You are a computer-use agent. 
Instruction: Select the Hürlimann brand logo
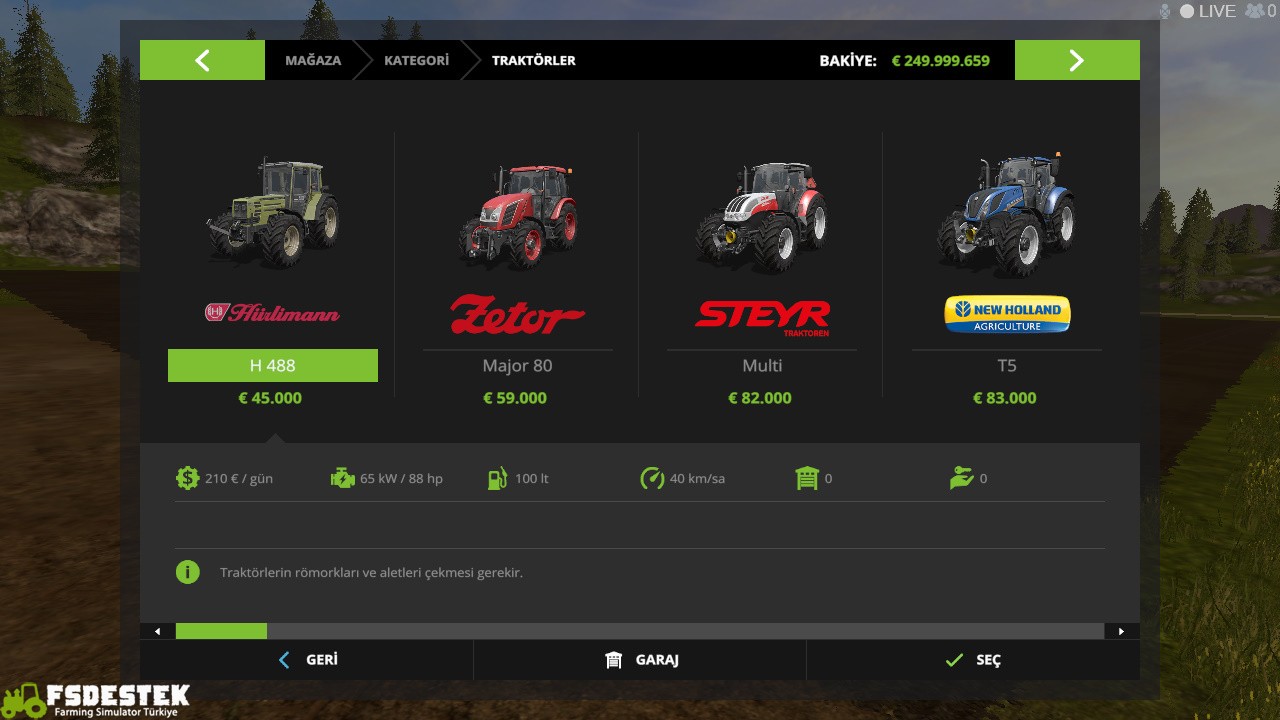pyautogui.click(x=272, y=313)
